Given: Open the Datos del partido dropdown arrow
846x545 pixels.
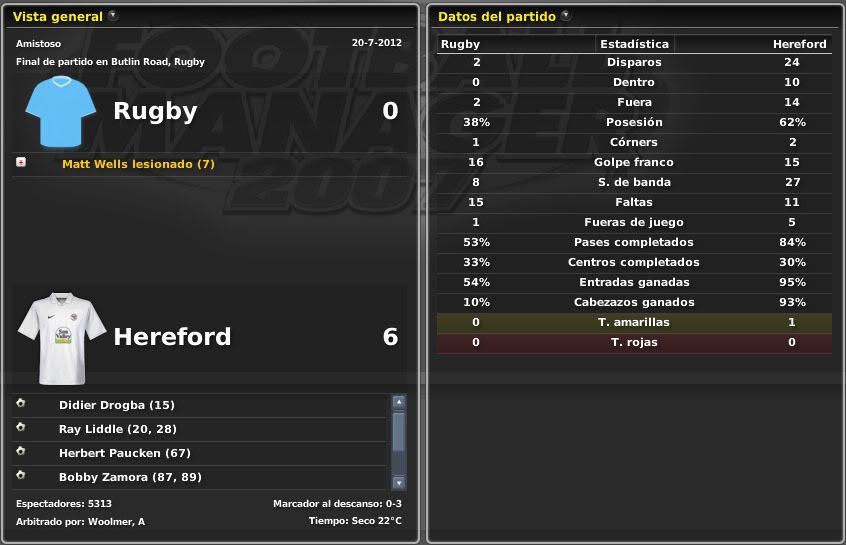Looking at the screenshot, I should tap(566, 16).
